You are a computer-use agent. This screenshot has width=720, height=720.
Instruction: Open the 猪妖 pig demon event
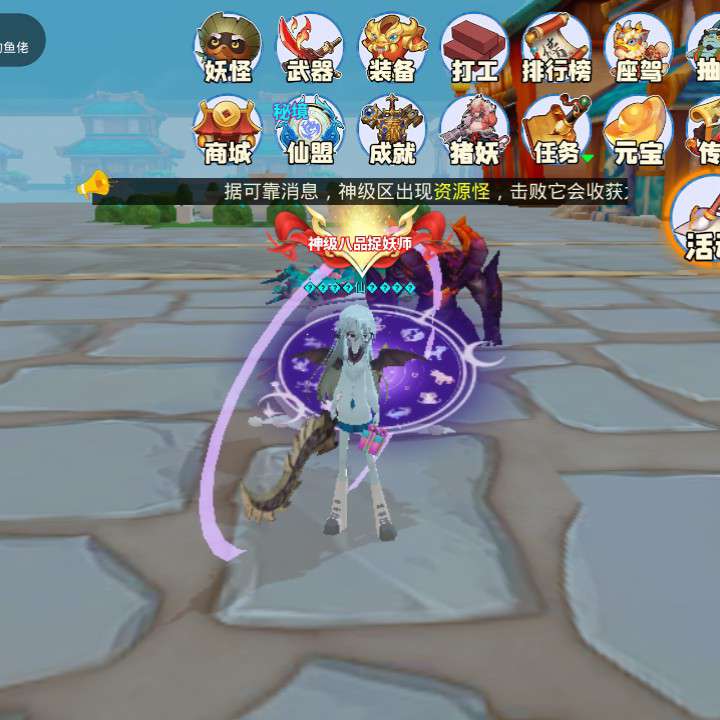coord(474,130)
